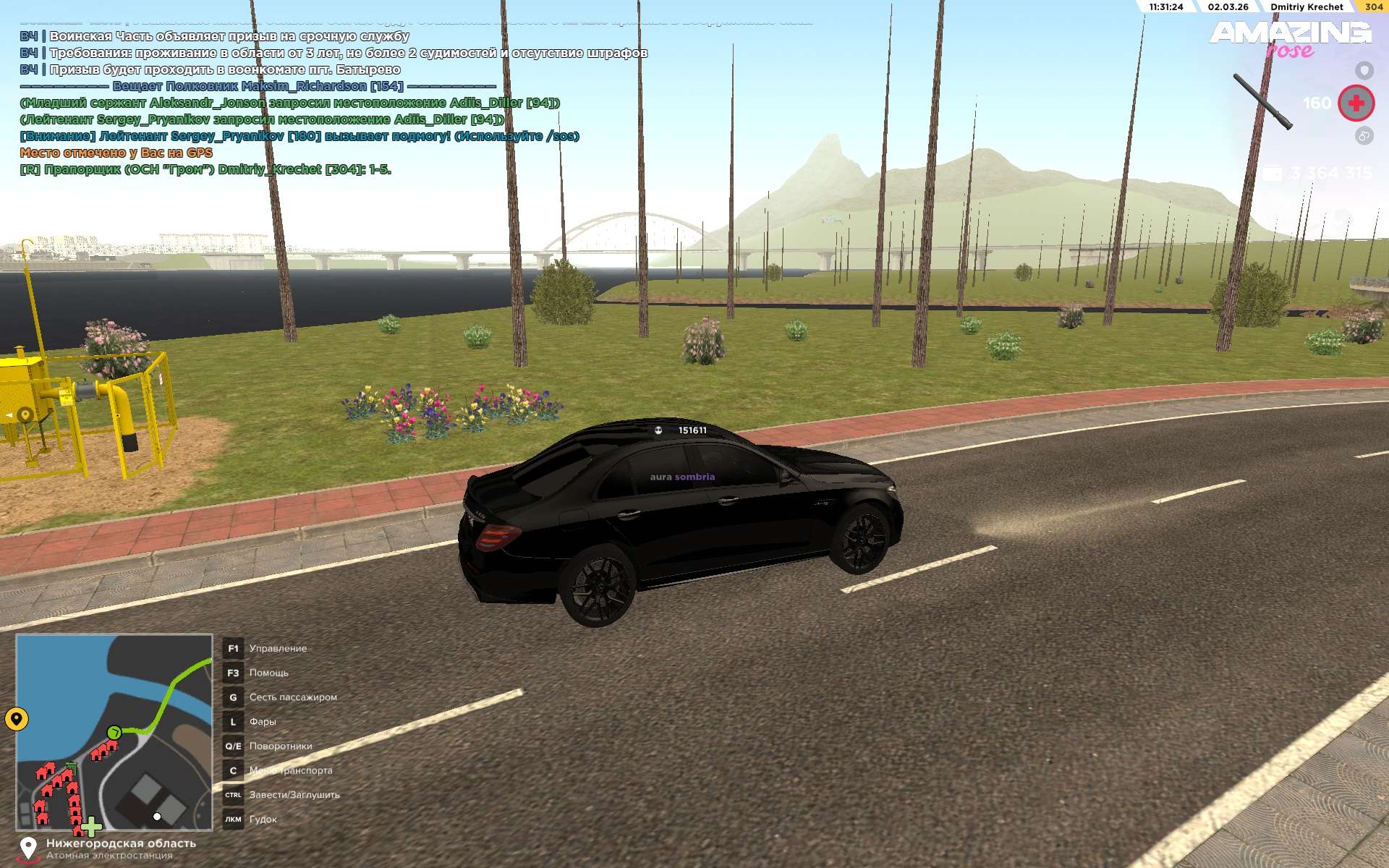Click the yellow GPS pin marker
The image size is (1389, 868).
coord(17,719)
